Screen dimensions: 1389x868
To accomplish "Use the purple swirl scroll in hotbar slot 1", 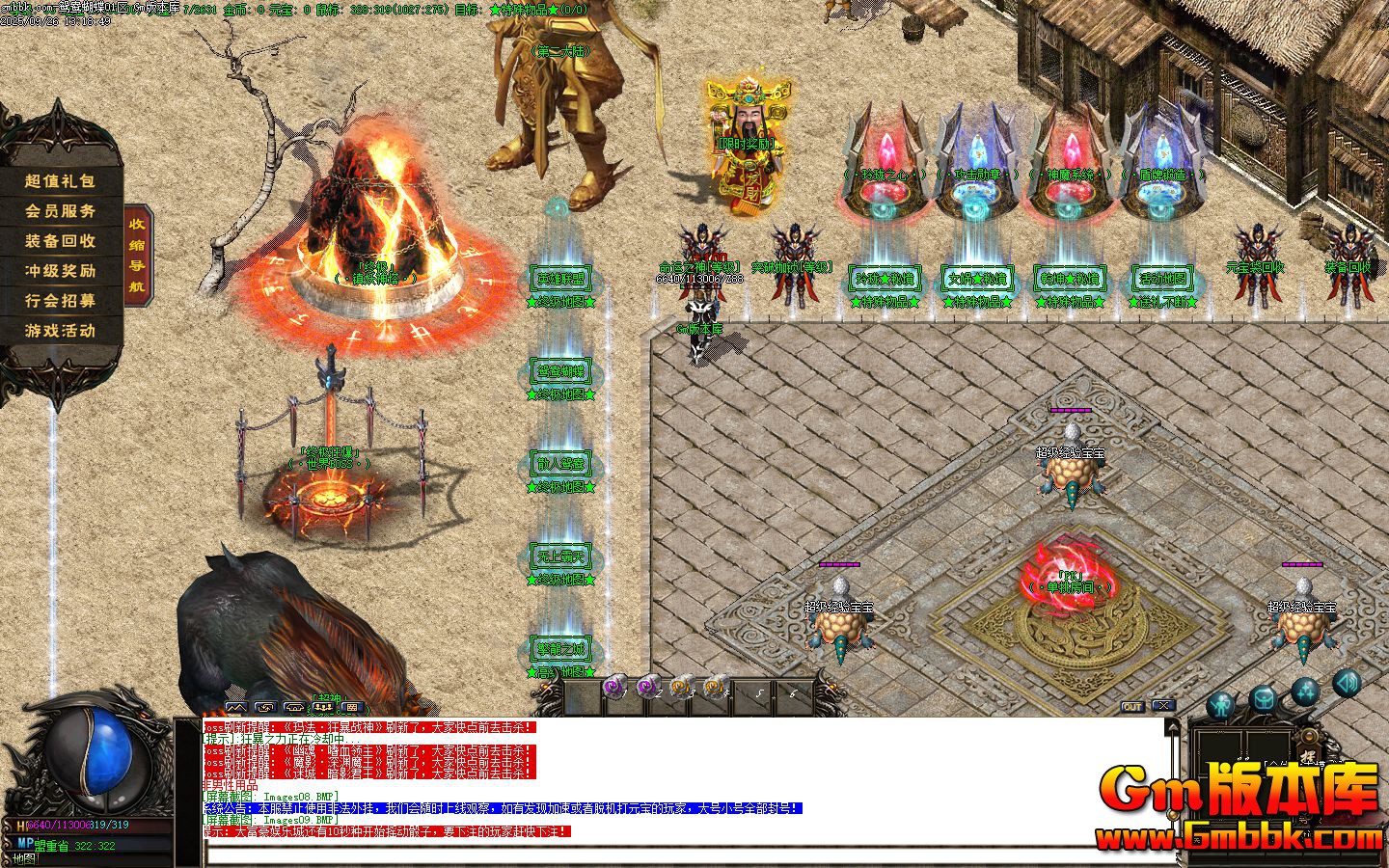I will pos(613,687).
